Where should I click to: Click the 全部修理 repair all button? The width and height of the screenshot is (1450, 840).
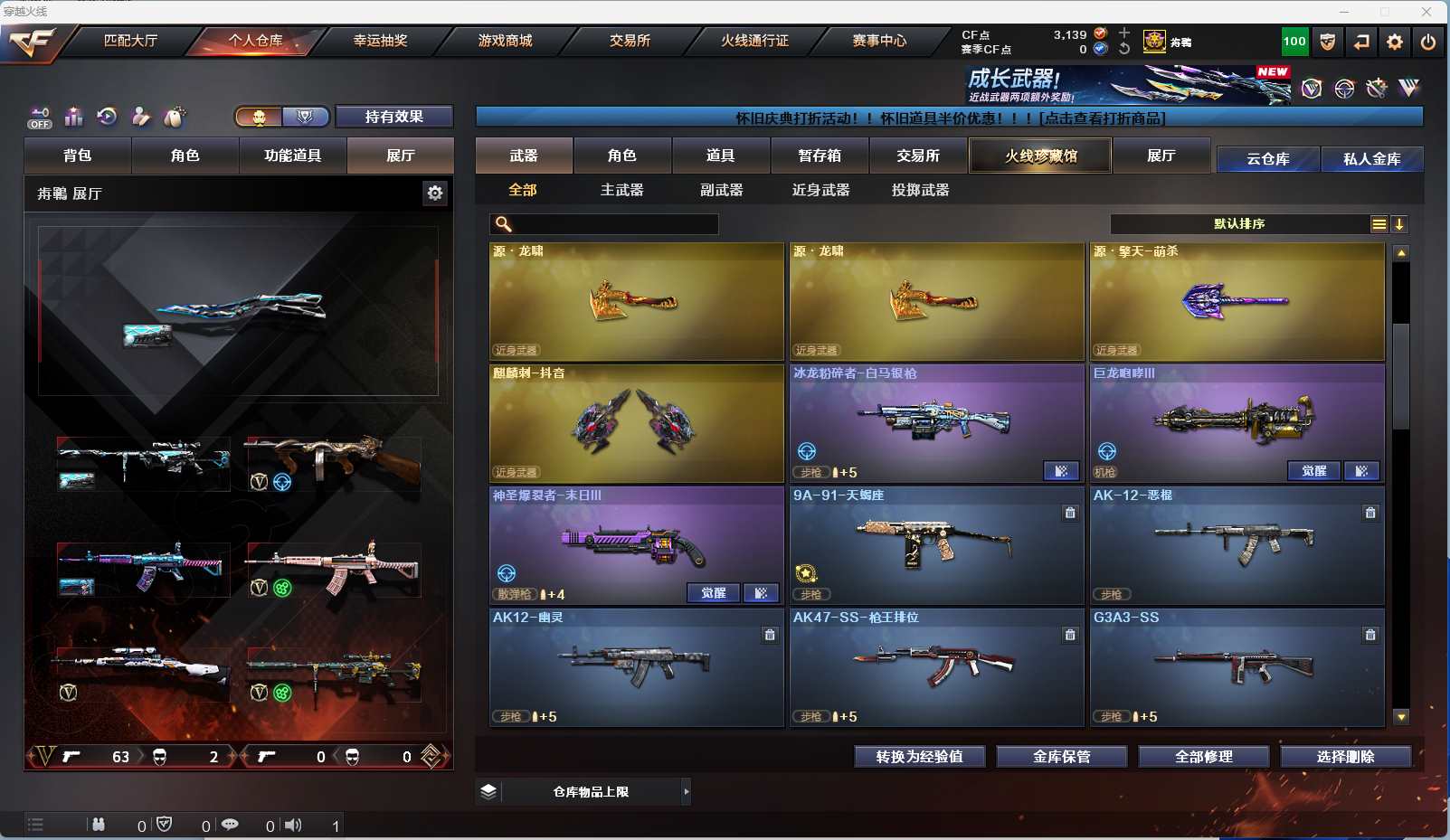(1203, 757)
